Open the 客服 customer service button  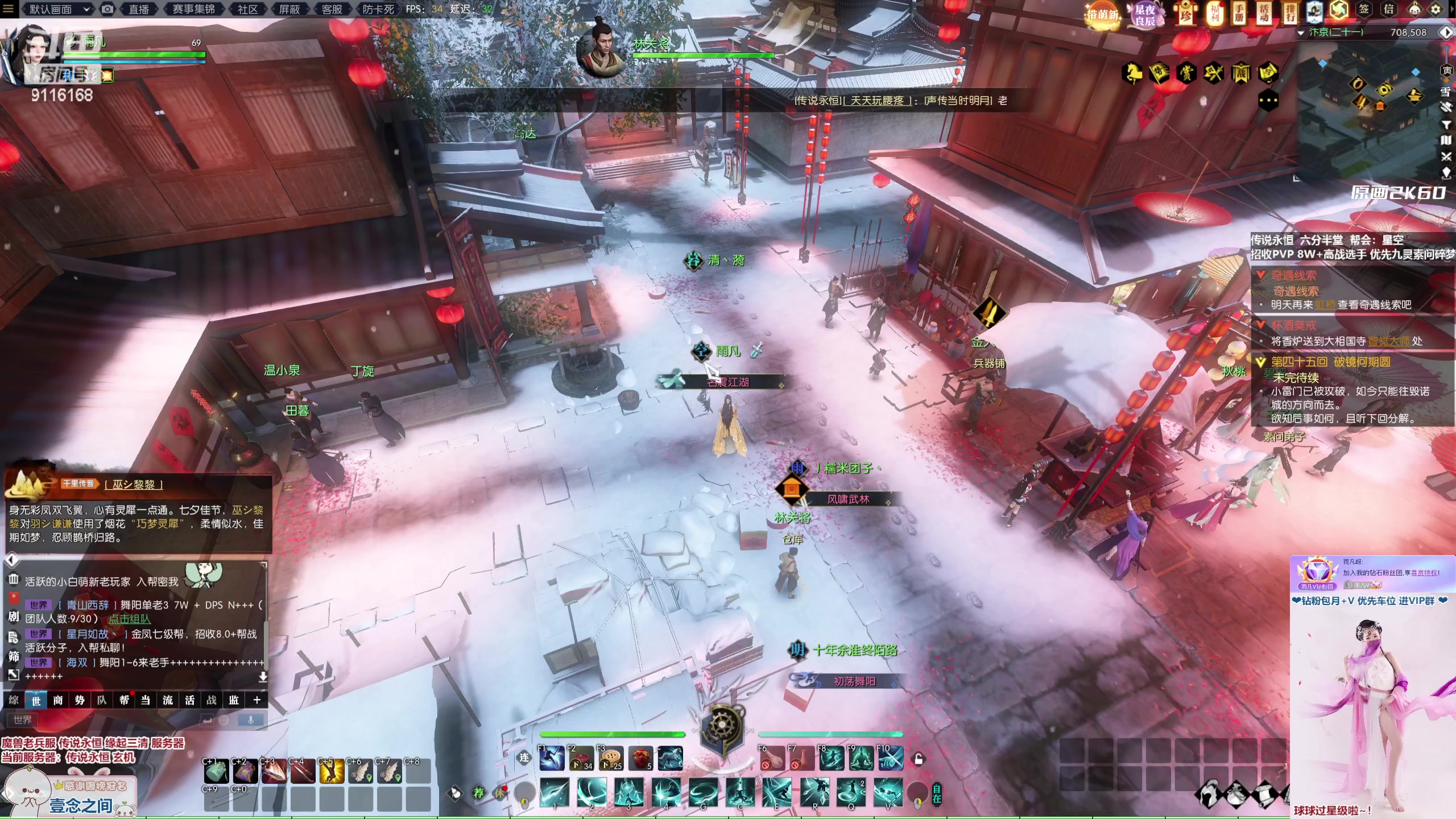[332, 9]
